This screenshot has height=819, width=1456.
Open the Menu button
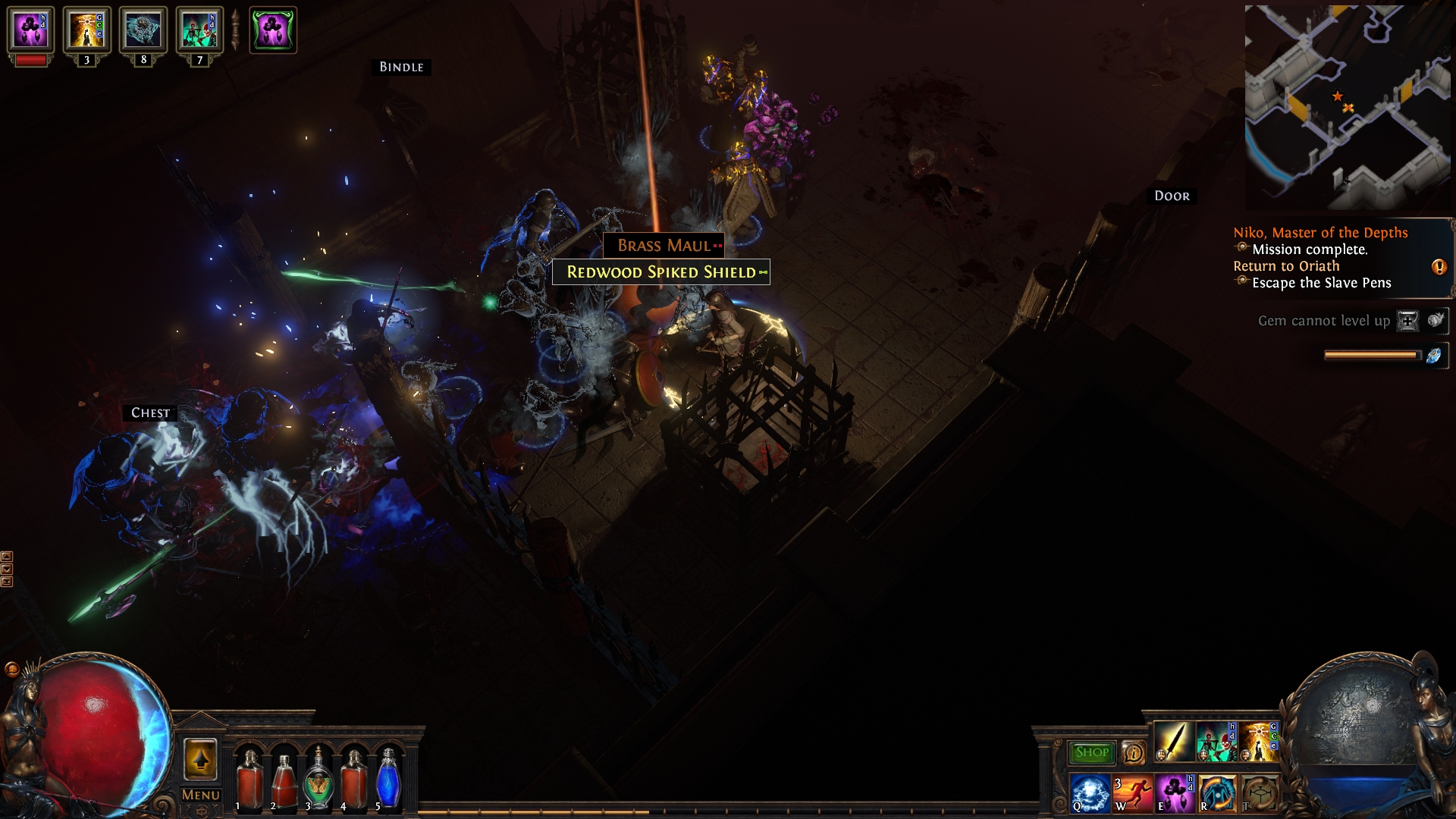[201, 795]
